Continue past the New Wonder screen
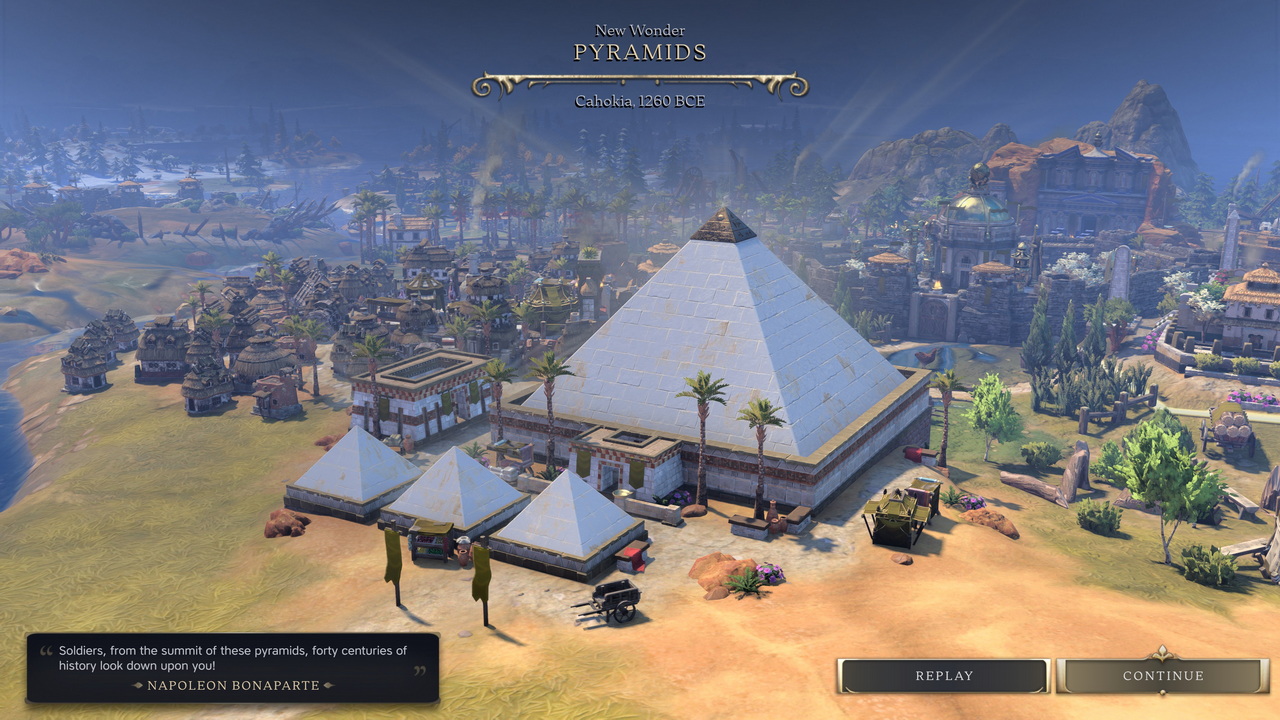Image resolution: width=1280 pixels, height=720 pixels. coord(1162,676)
